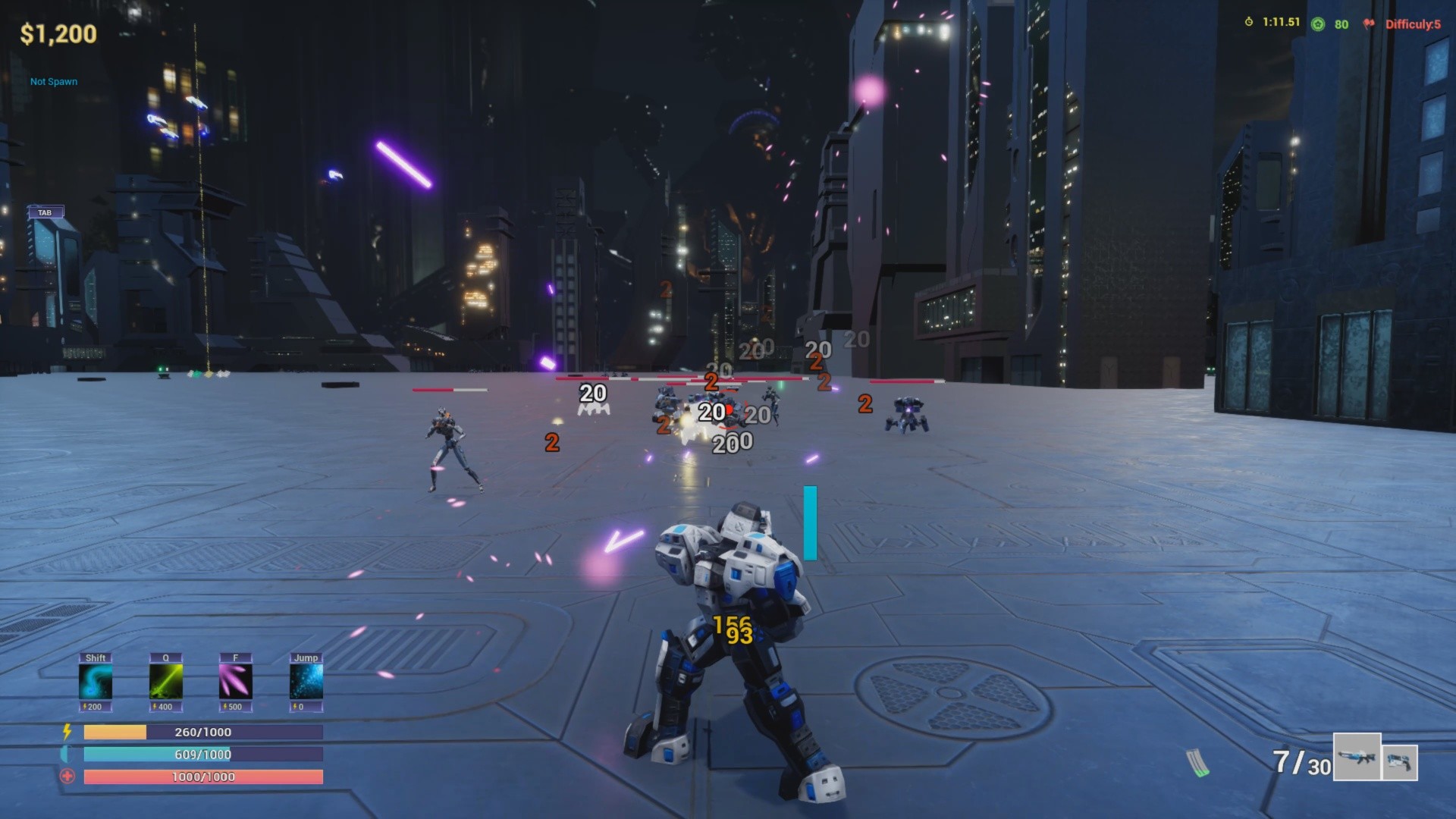The image size is (1456, 819).
Task: Expand the Not Spawn indicator
Action: (x=52, y=81)
